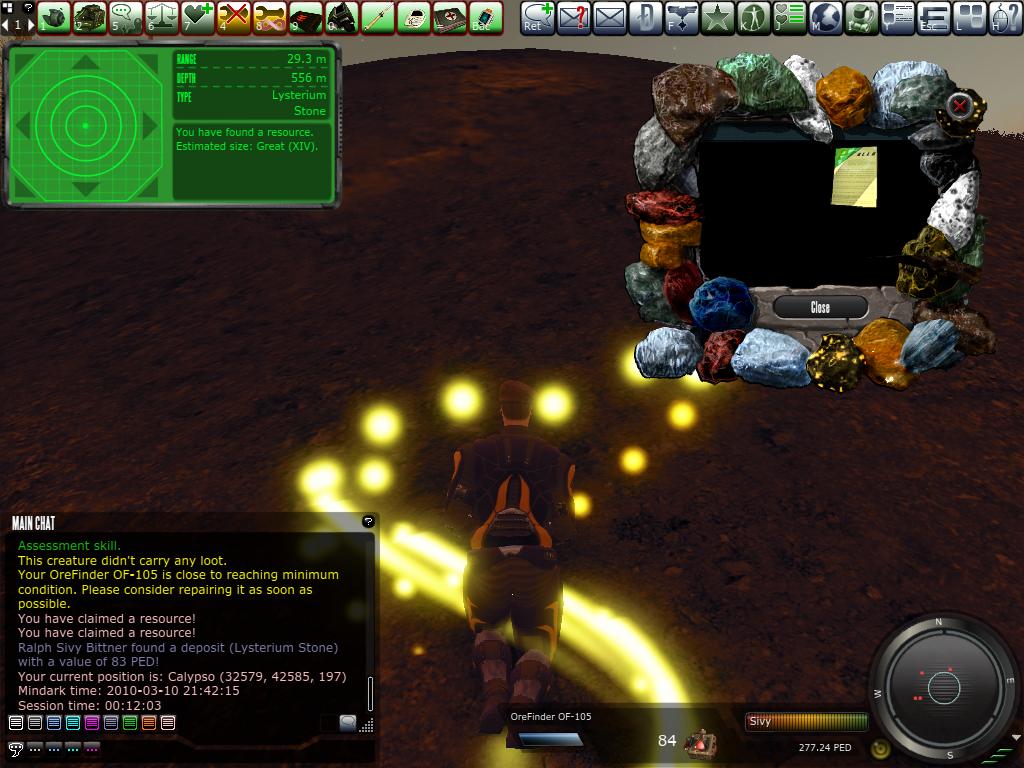The image size is (1024, 768).
Task: Open the speech bubble emote icon
Action: tap(125, 16)
